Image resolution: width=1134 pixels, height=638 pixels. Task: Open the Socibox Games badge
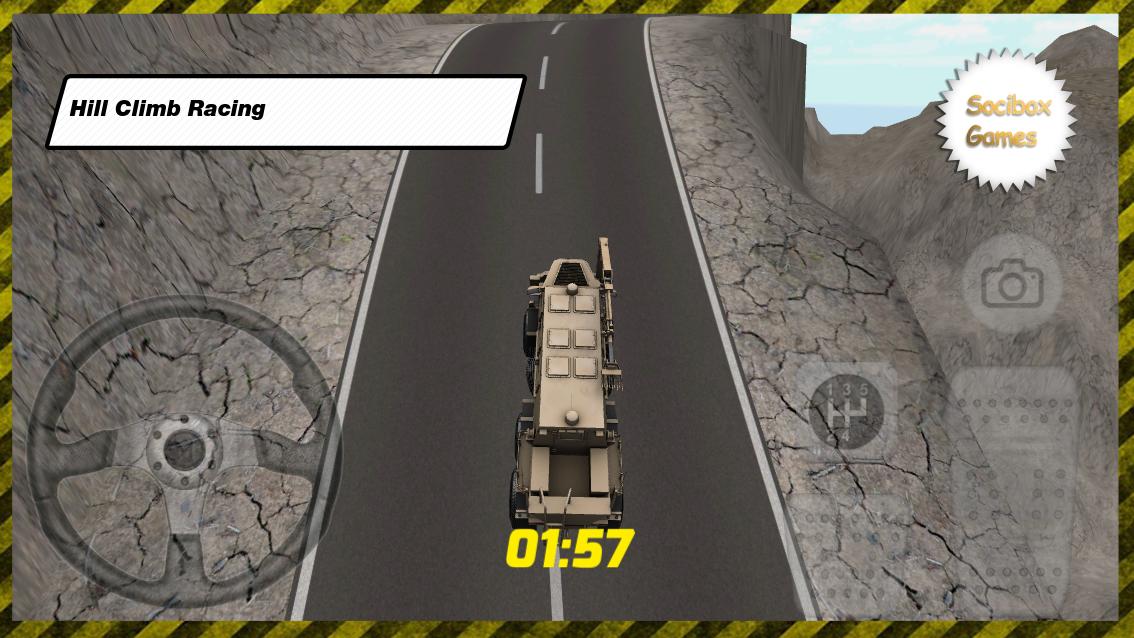click(x=1006, y=121)
